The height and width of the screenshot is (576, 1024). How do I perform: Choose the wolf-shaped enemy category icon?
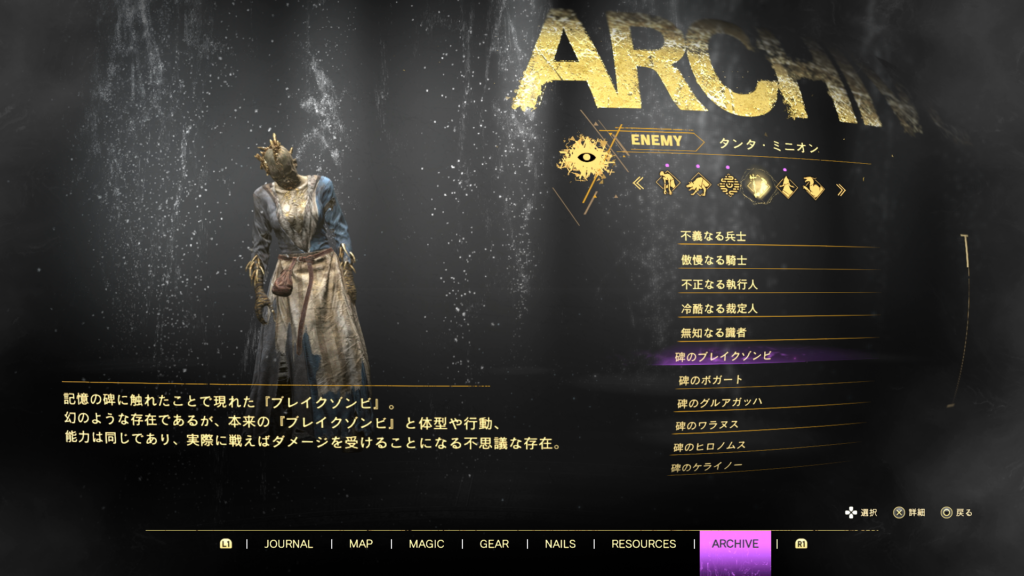coord(697,185)
